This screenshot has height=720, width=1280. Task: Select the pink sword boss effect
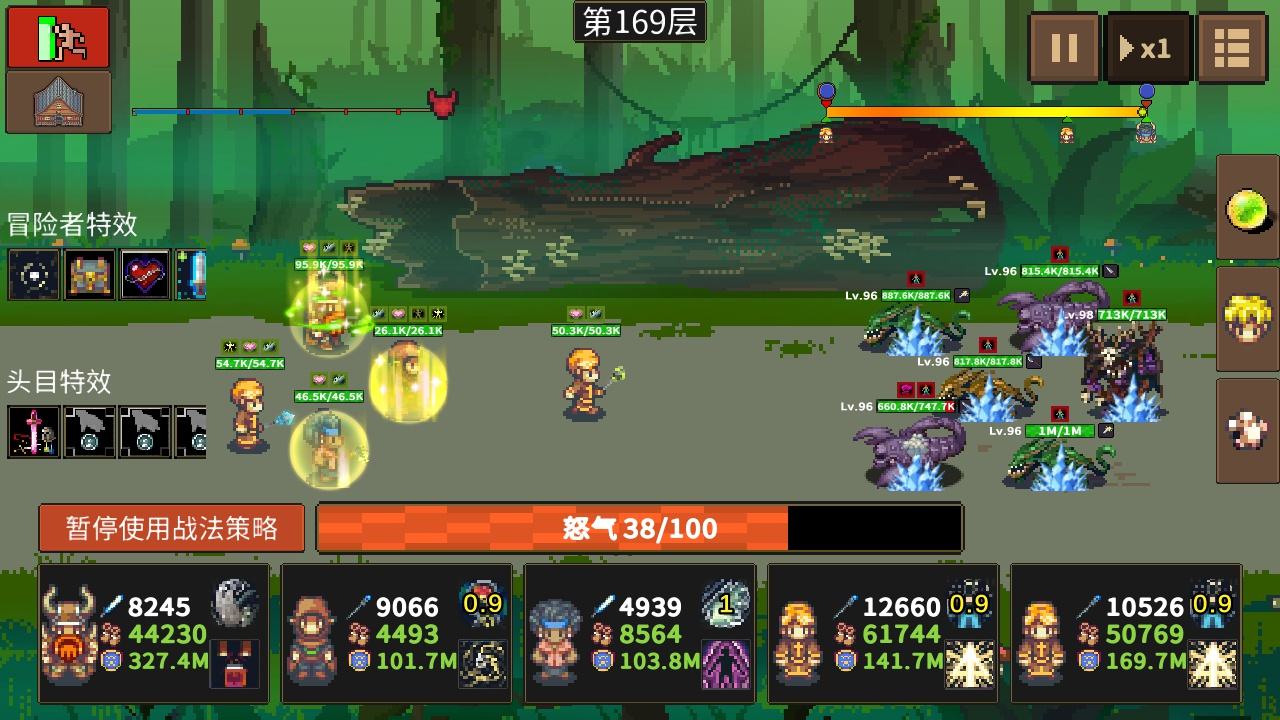34,432
